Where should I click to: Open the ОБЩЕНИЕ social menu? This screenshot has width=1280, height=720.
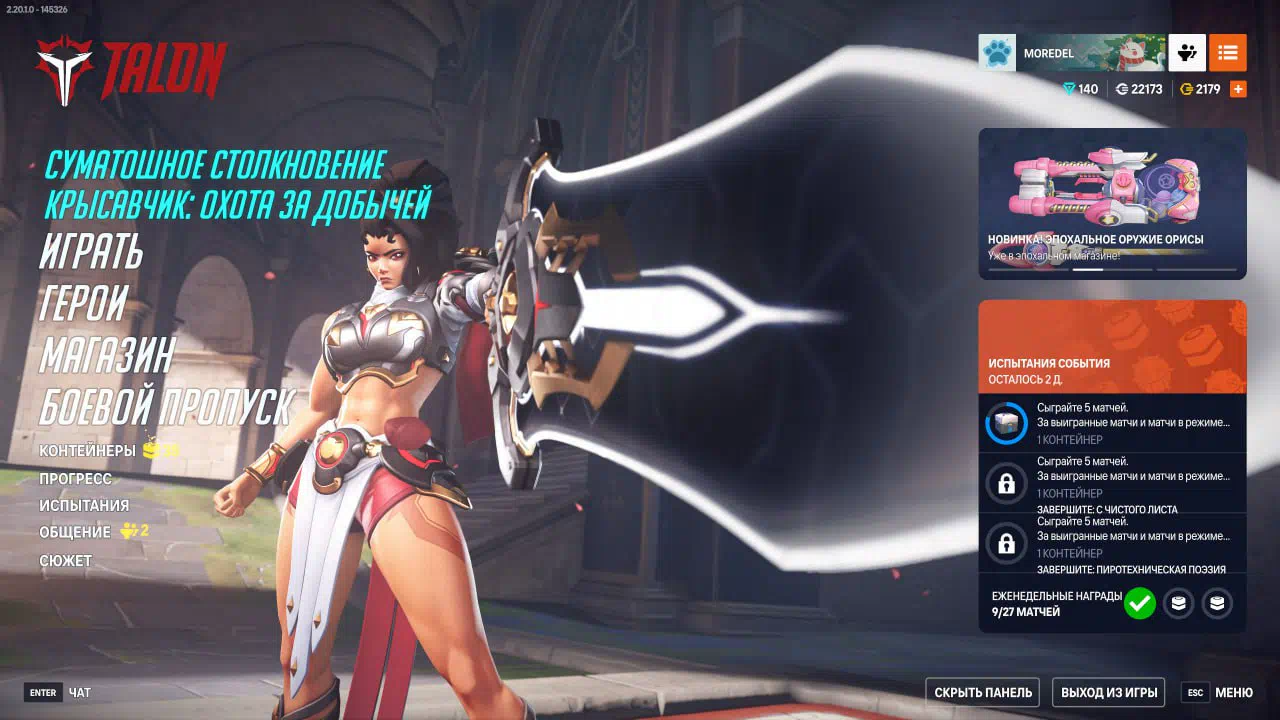75,532
